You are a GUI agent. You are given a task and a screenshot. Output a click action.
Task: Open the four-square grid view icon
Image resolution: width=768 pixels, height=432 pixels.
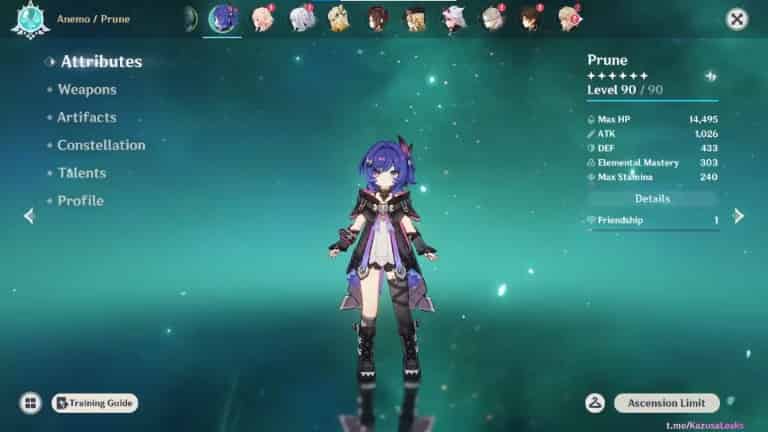coord(31,403)
